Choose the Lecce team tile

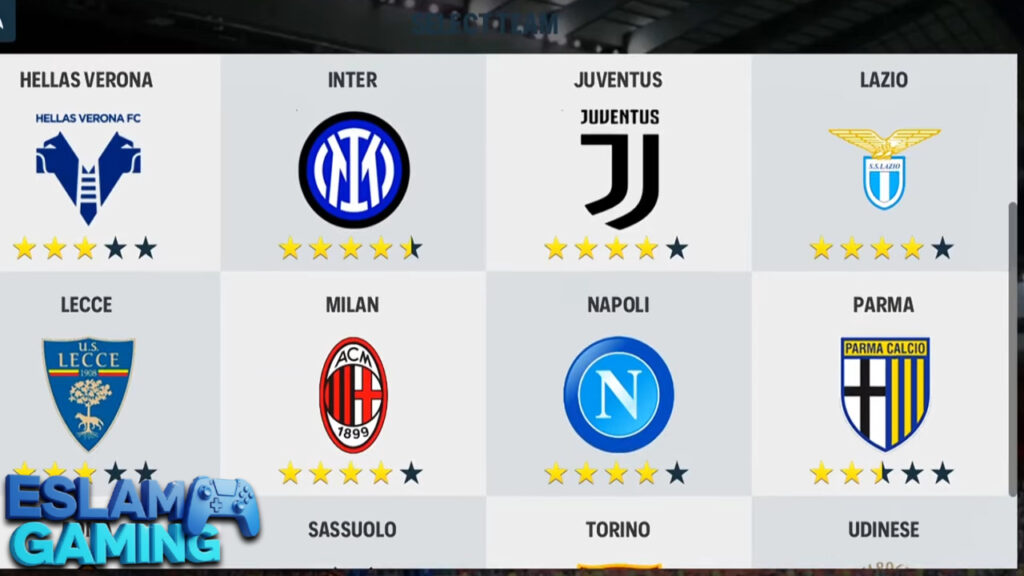(88, 390)
